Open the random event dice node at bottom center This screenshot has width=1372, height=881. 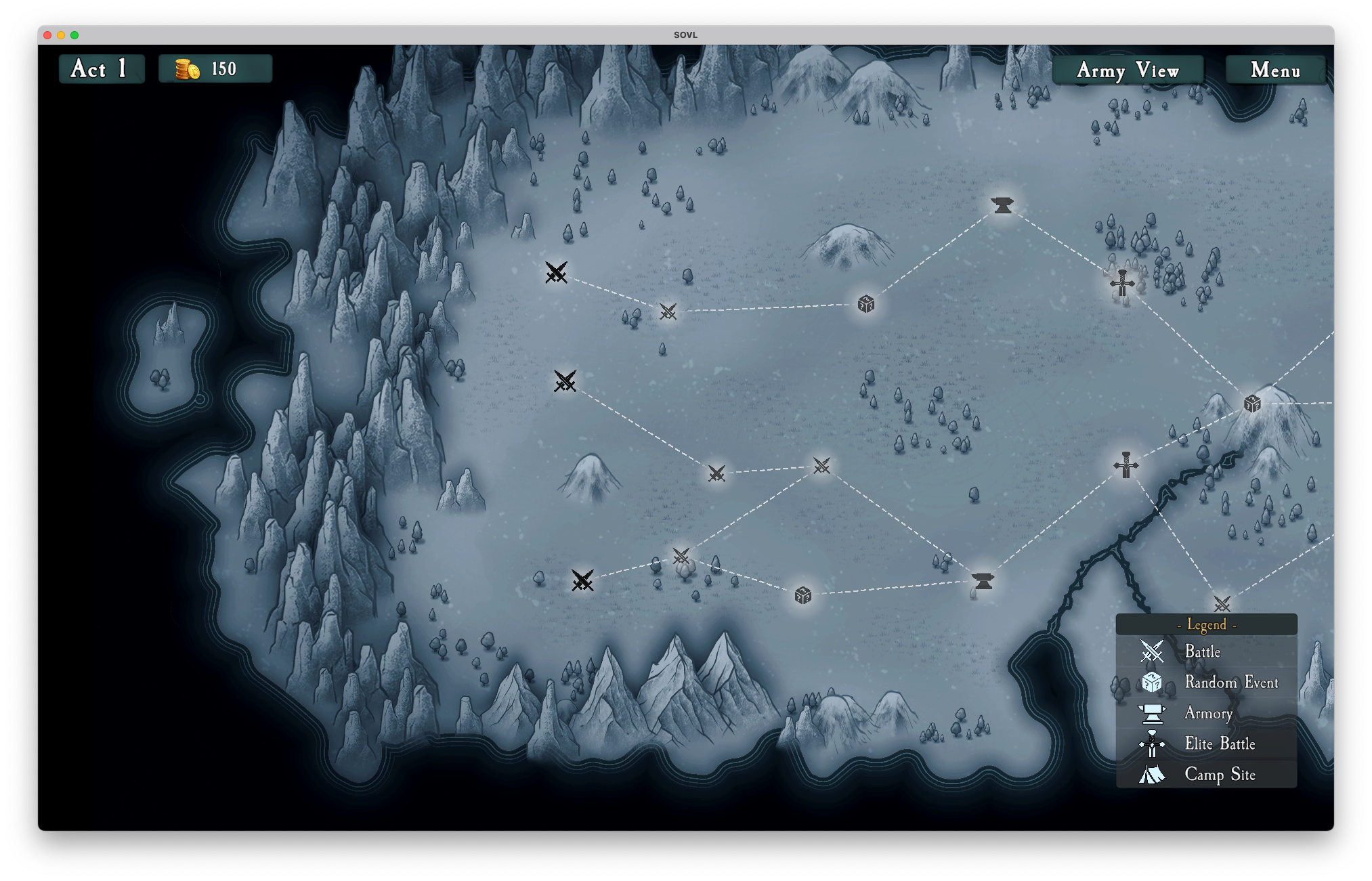pos(802,596)
